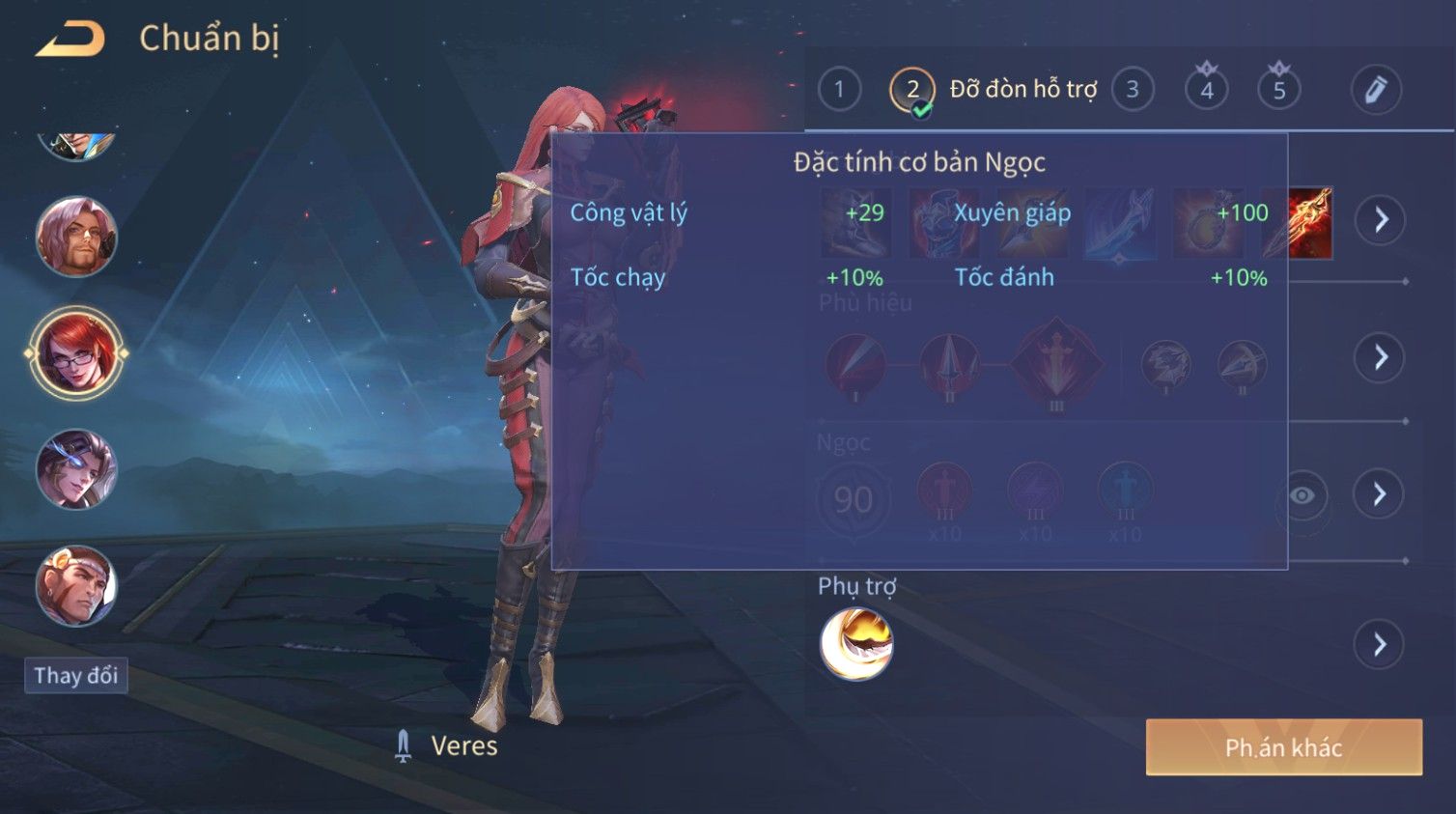
Task: Open the Phụ trợ spell selection arrow
Action: 1381,644
